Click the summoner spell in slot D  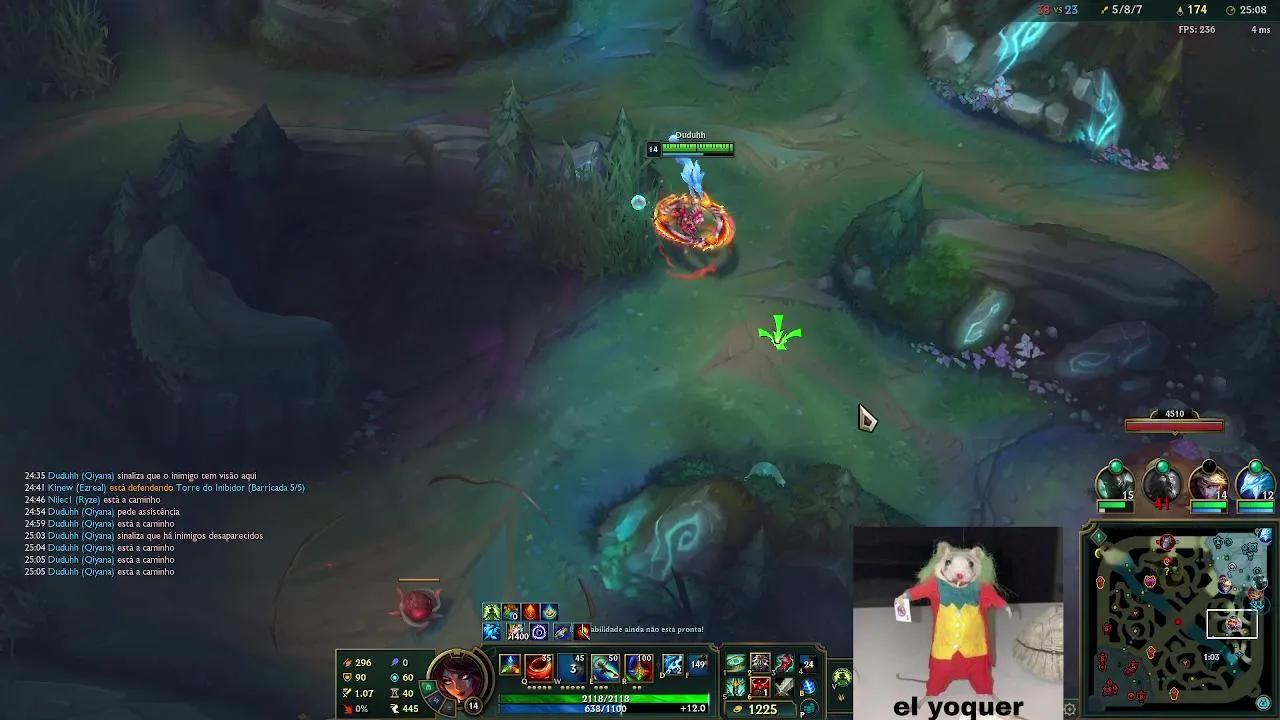[x=671, y=664]
